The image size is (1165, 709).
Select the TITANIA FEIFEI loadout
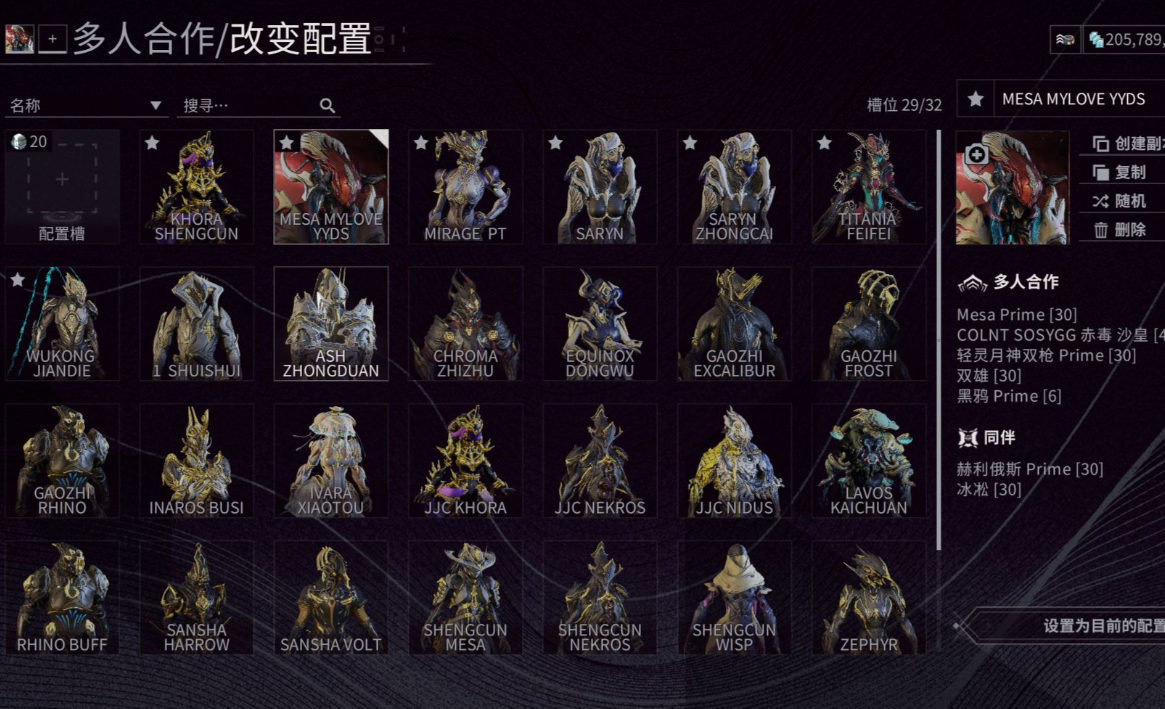tap(868, 187)
